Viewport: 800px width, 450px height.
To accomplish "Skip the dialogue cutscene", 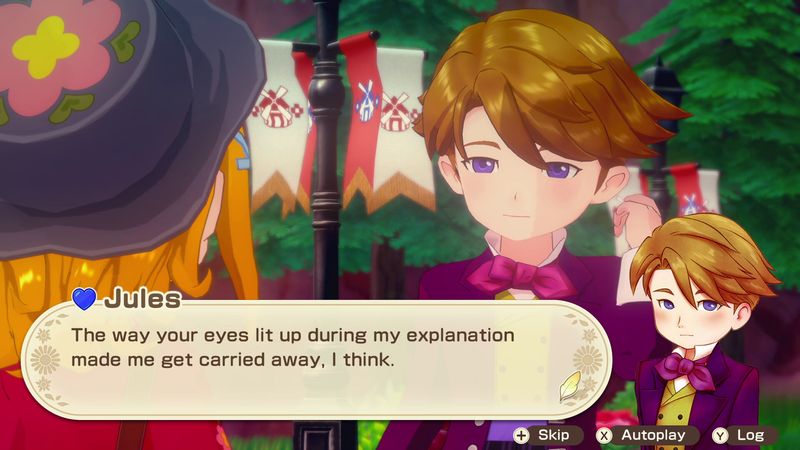I will tap(545, 435).
